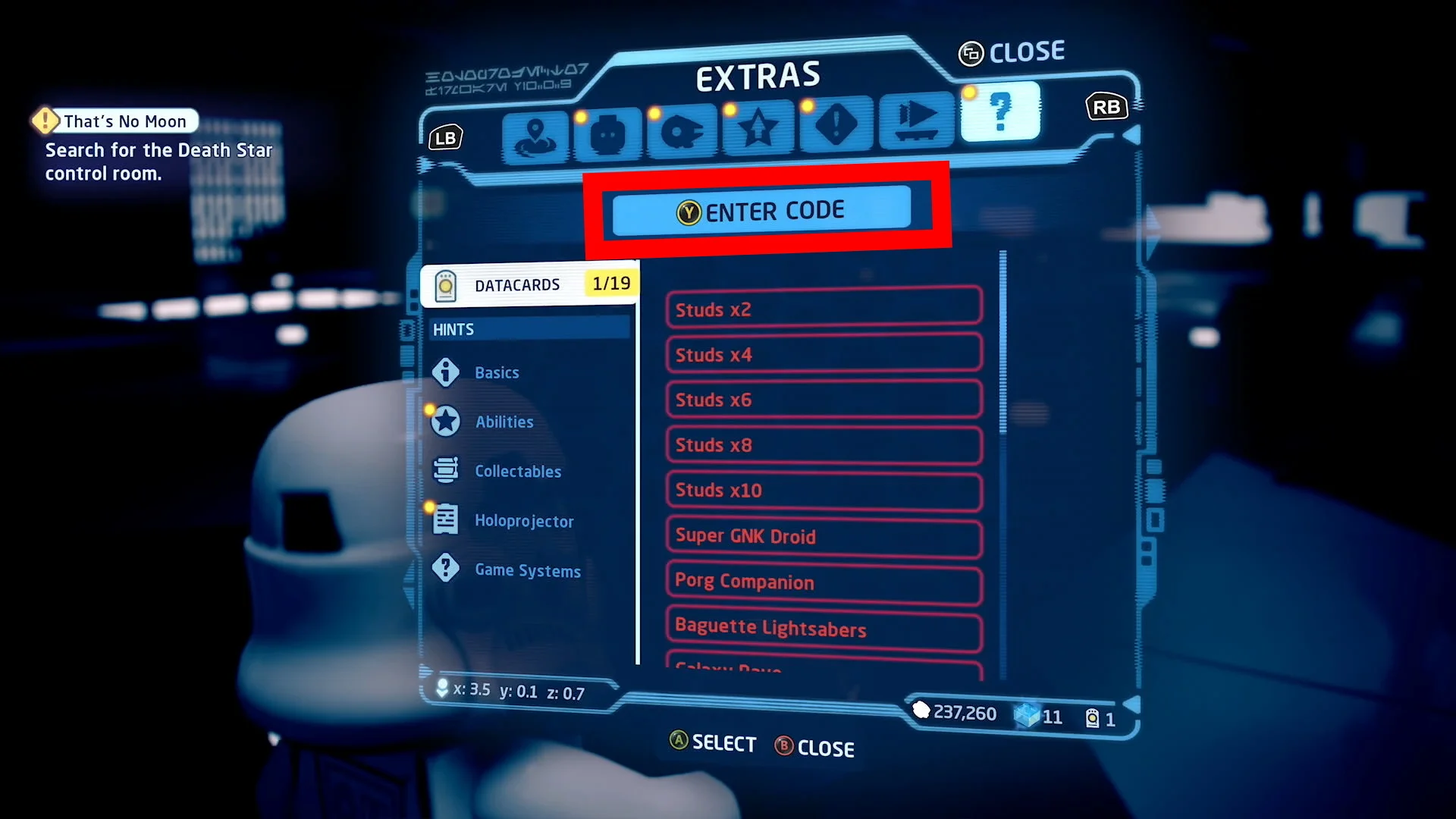
Task: Toggle the Studs x2 extra
Action: click(823, 309)
